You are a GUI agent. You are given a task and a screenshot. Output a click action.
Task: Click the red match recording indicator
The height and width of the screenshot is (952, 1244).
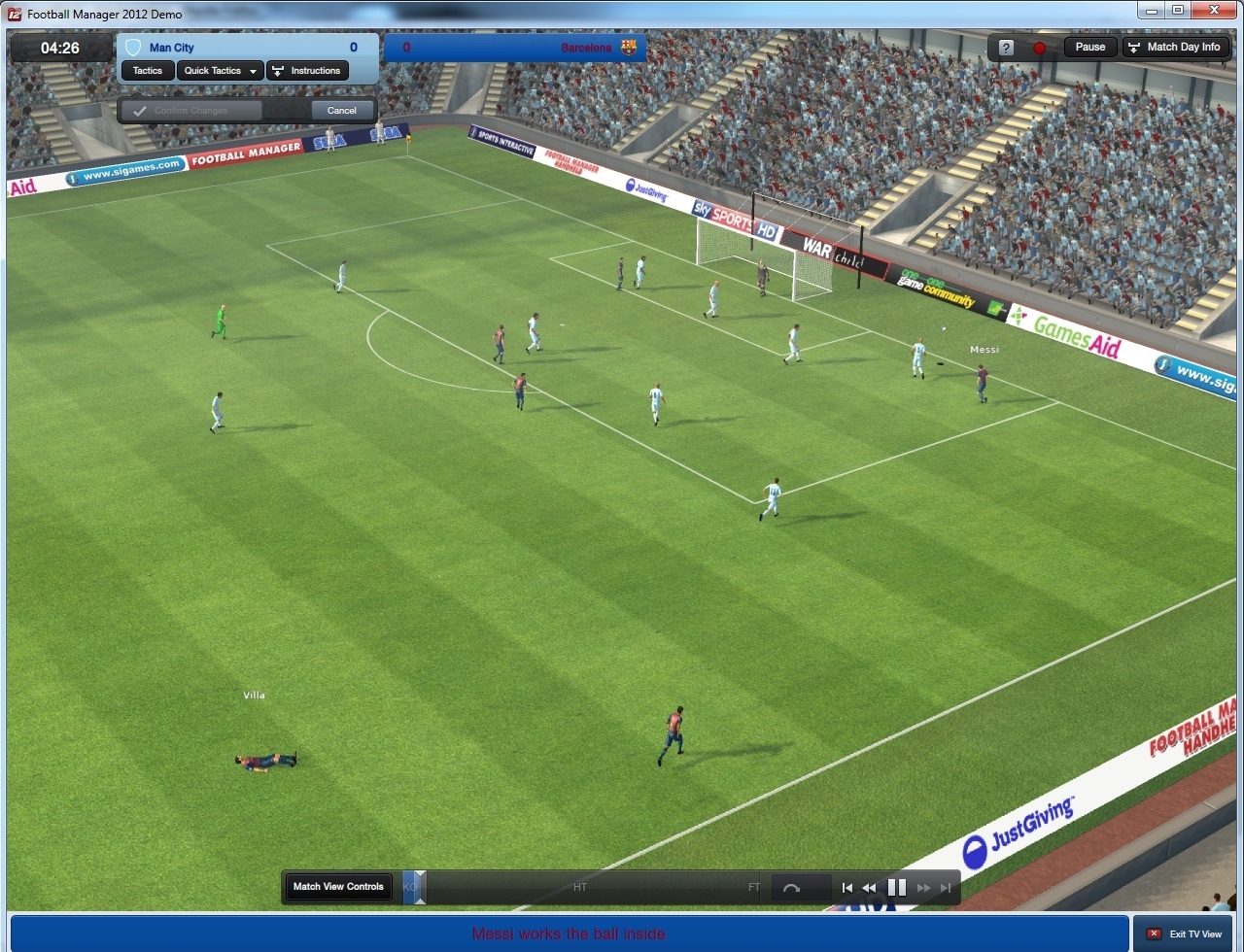[x=1038, y=46]
